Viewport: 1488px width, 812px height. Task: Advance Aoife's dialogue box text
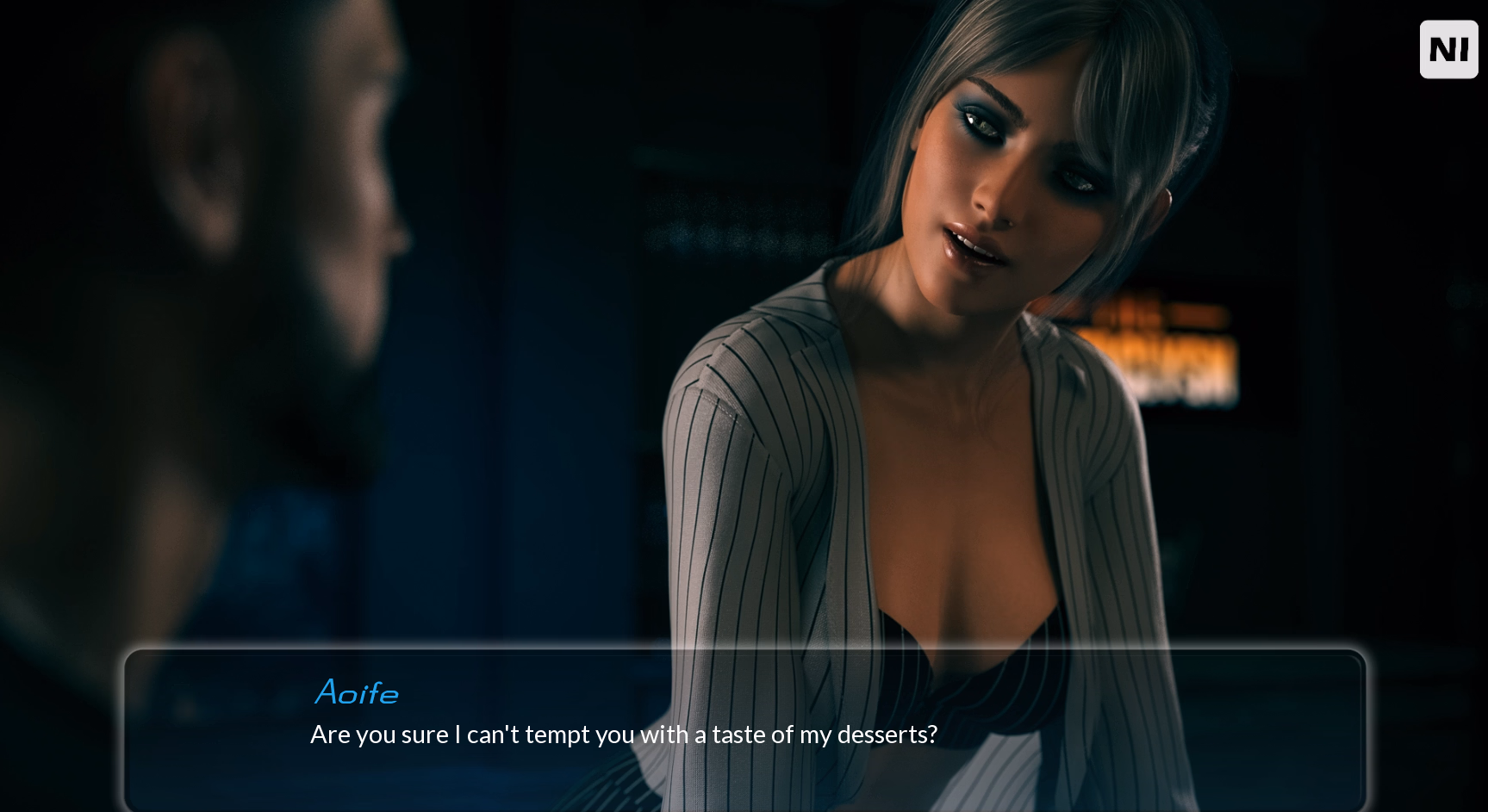(744, 732)
